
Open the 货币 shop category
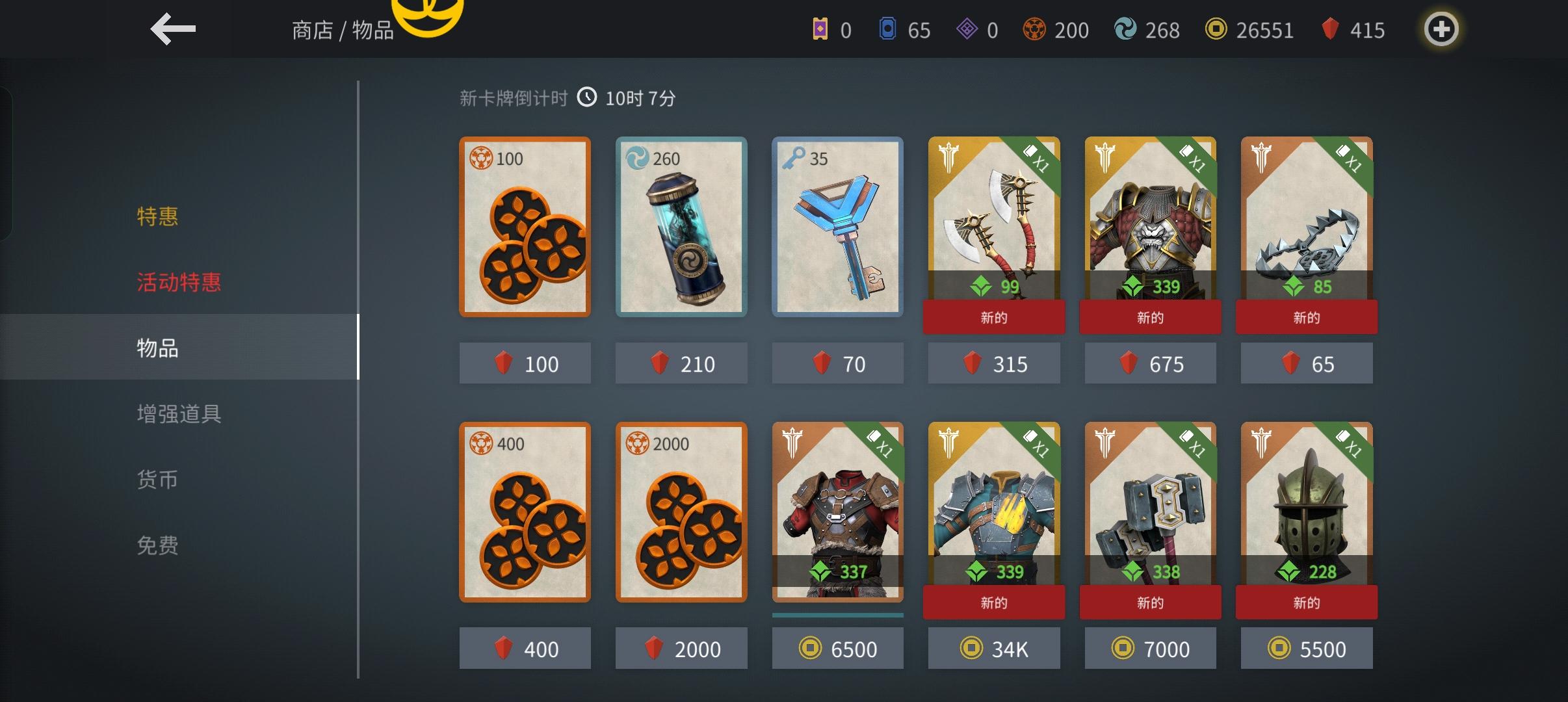click(157, 479)
